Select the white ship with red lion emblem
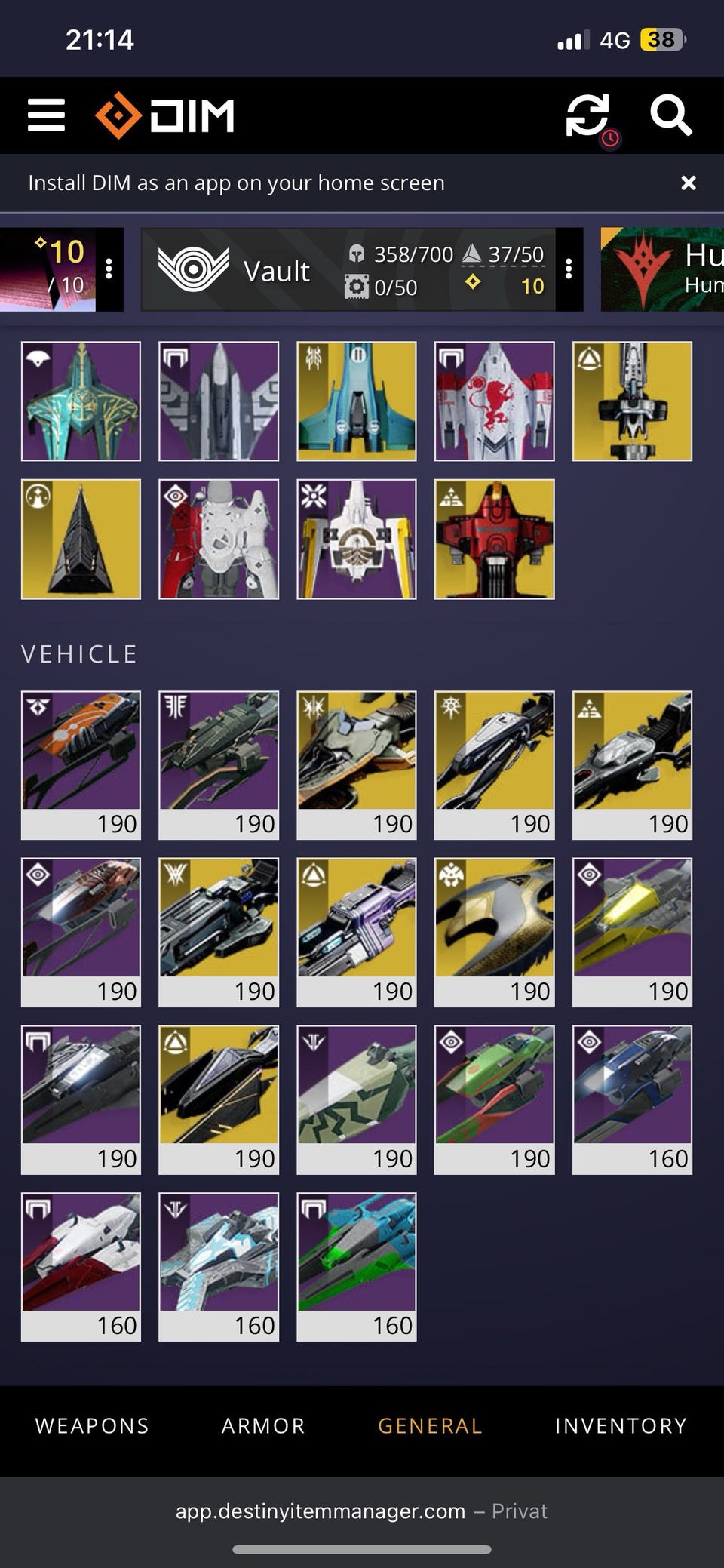 (494, 401)
